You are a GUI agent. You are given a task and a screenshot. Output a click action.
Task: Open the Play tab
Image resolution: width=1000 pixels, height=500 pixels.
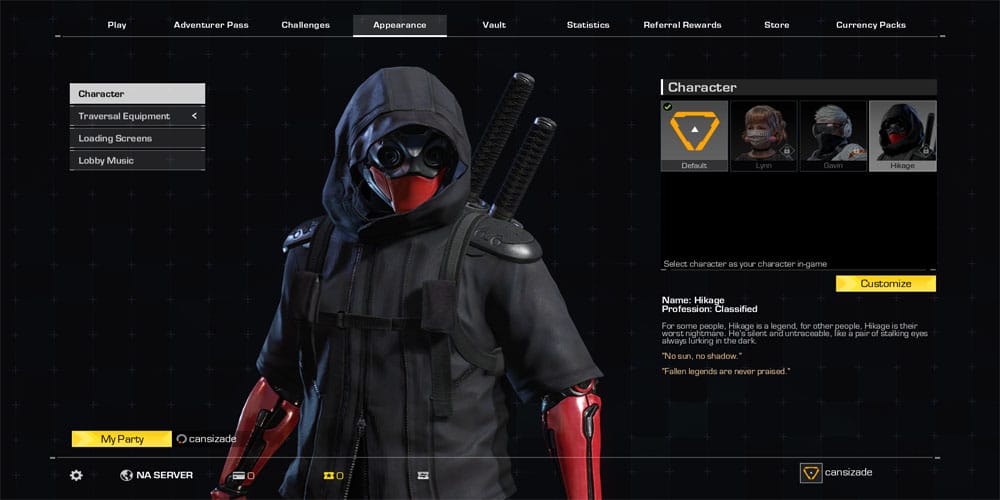tap(117, 25)
